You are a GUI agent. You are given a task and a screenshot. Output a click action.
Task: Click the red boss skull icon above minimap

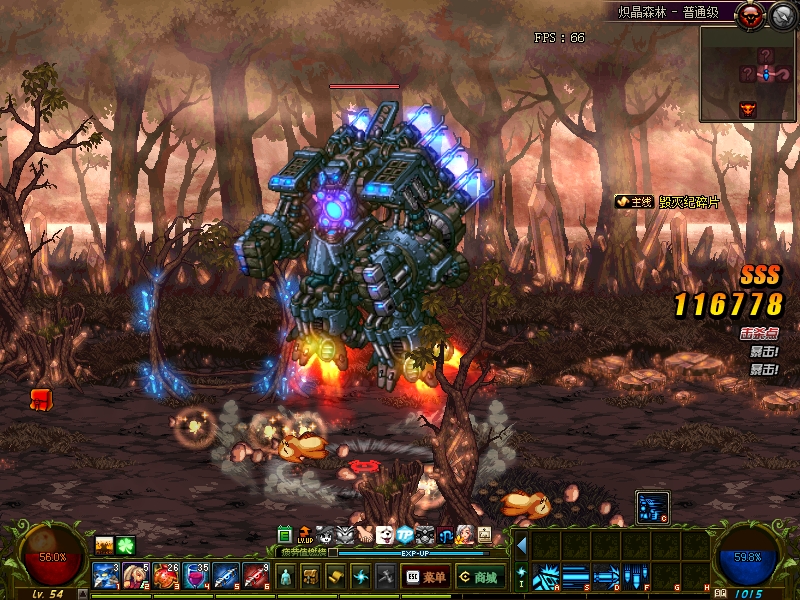[749, 14]
